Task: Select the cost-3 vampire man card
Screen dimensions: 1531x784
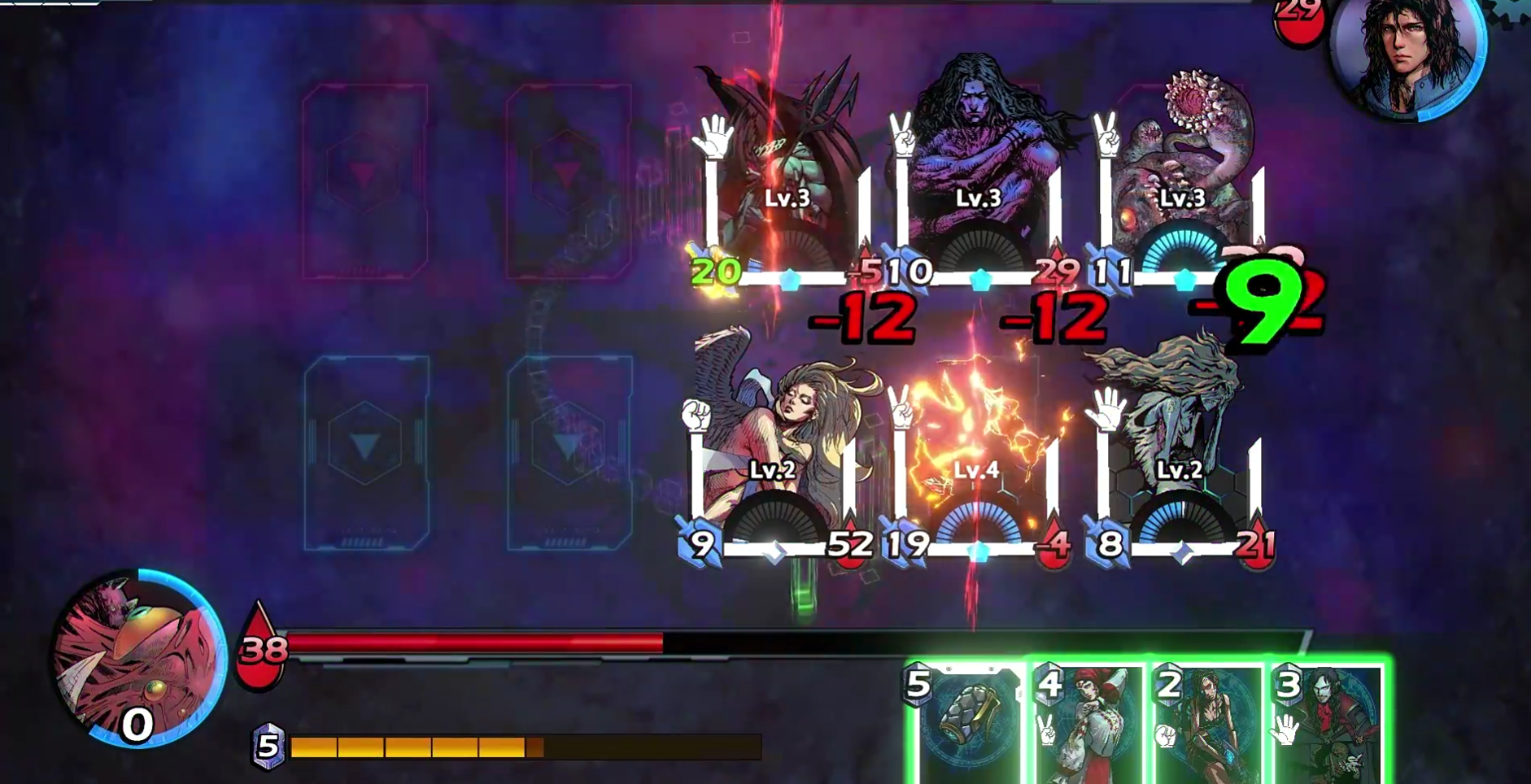Action: point(1328,724)
